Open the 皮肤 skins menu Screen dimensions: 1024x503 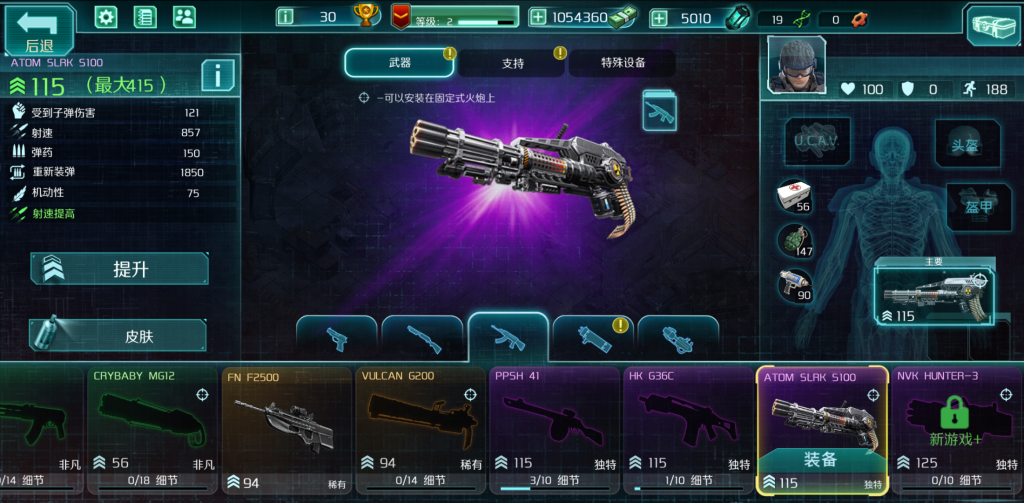(x=119, y=336)
